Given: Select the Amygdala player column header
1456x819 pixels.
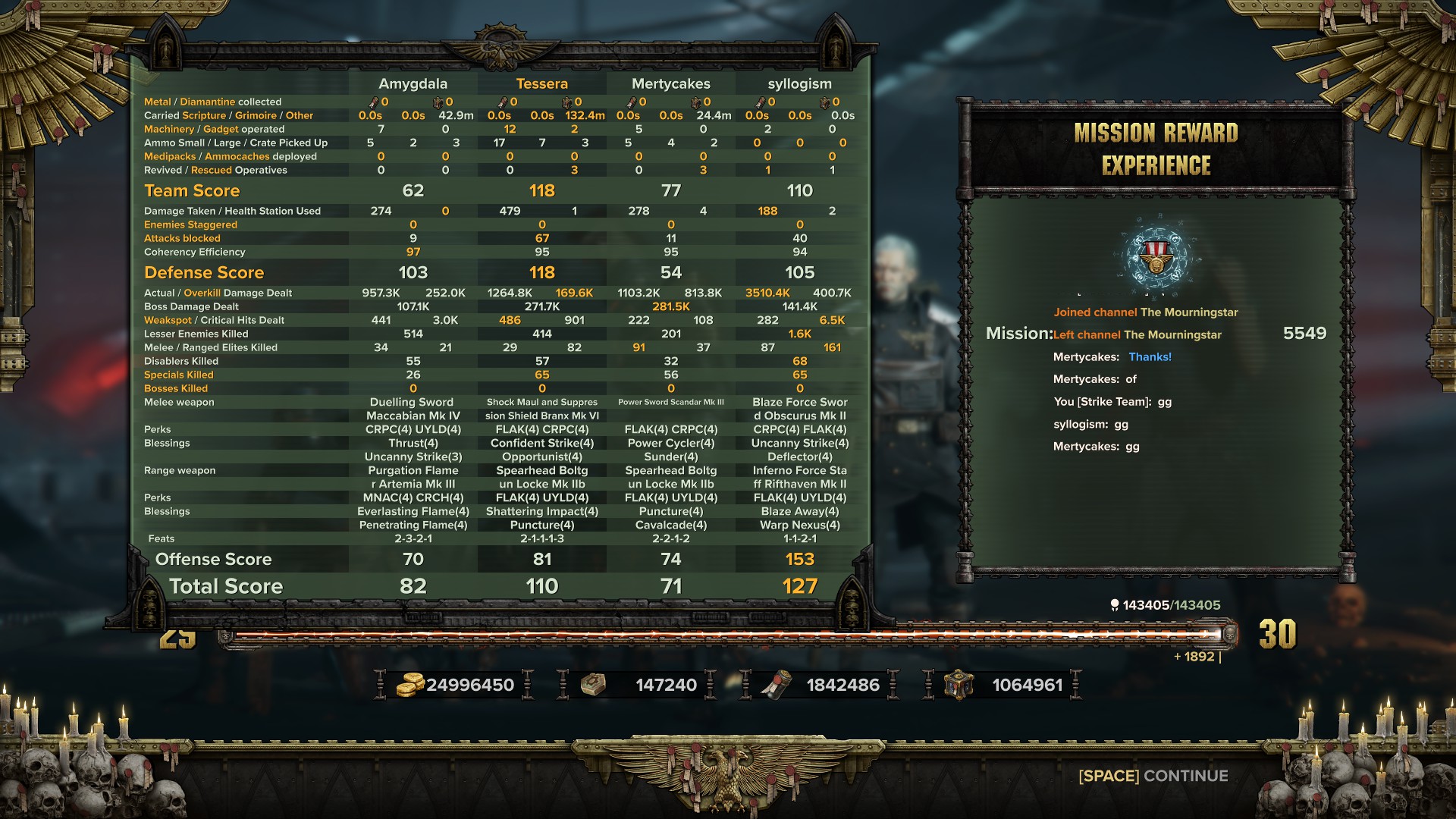Looking at the screenshot, I should [x=413, y=83].
